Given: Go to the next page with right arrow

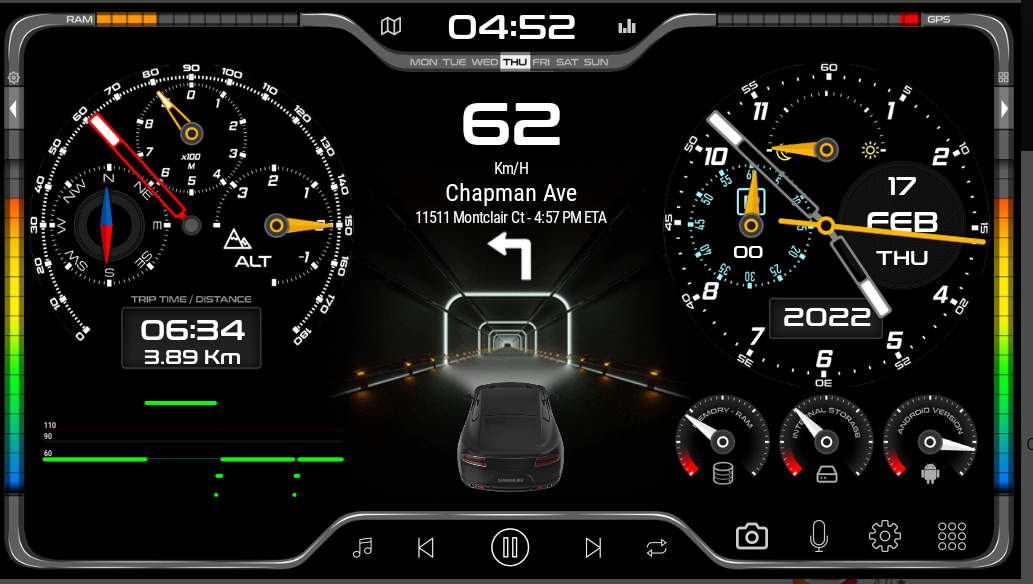Looking at the screenshot, I should pos(1005,108).
